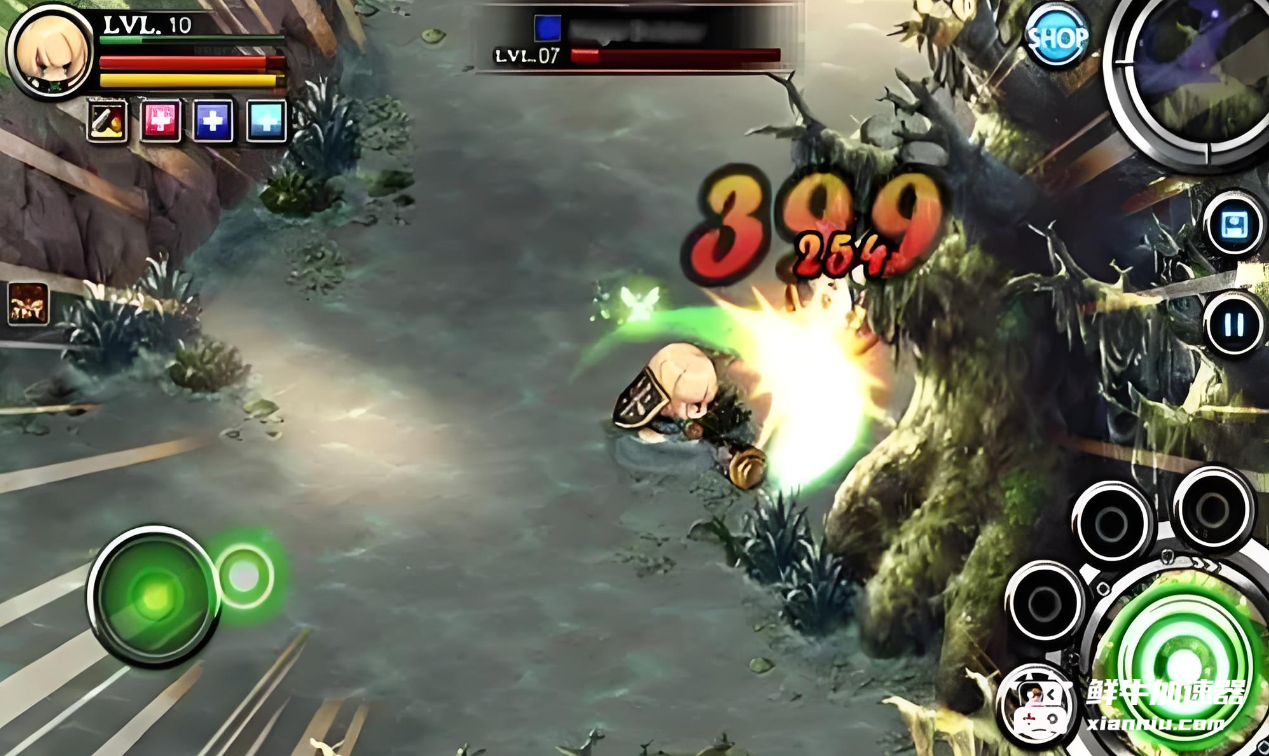This screenshot has height=756, width=1269.
Task: Activate the orange buff icon on left edge
Action: (x=28, y=304)
